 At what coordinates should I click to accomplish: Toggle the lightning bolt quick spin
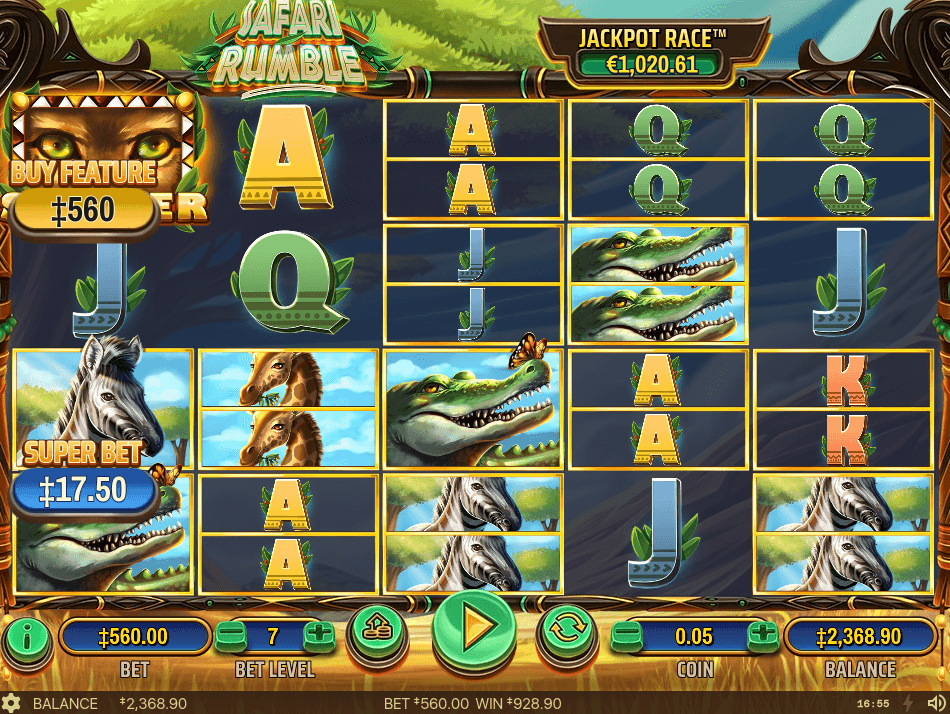(908, 703)
